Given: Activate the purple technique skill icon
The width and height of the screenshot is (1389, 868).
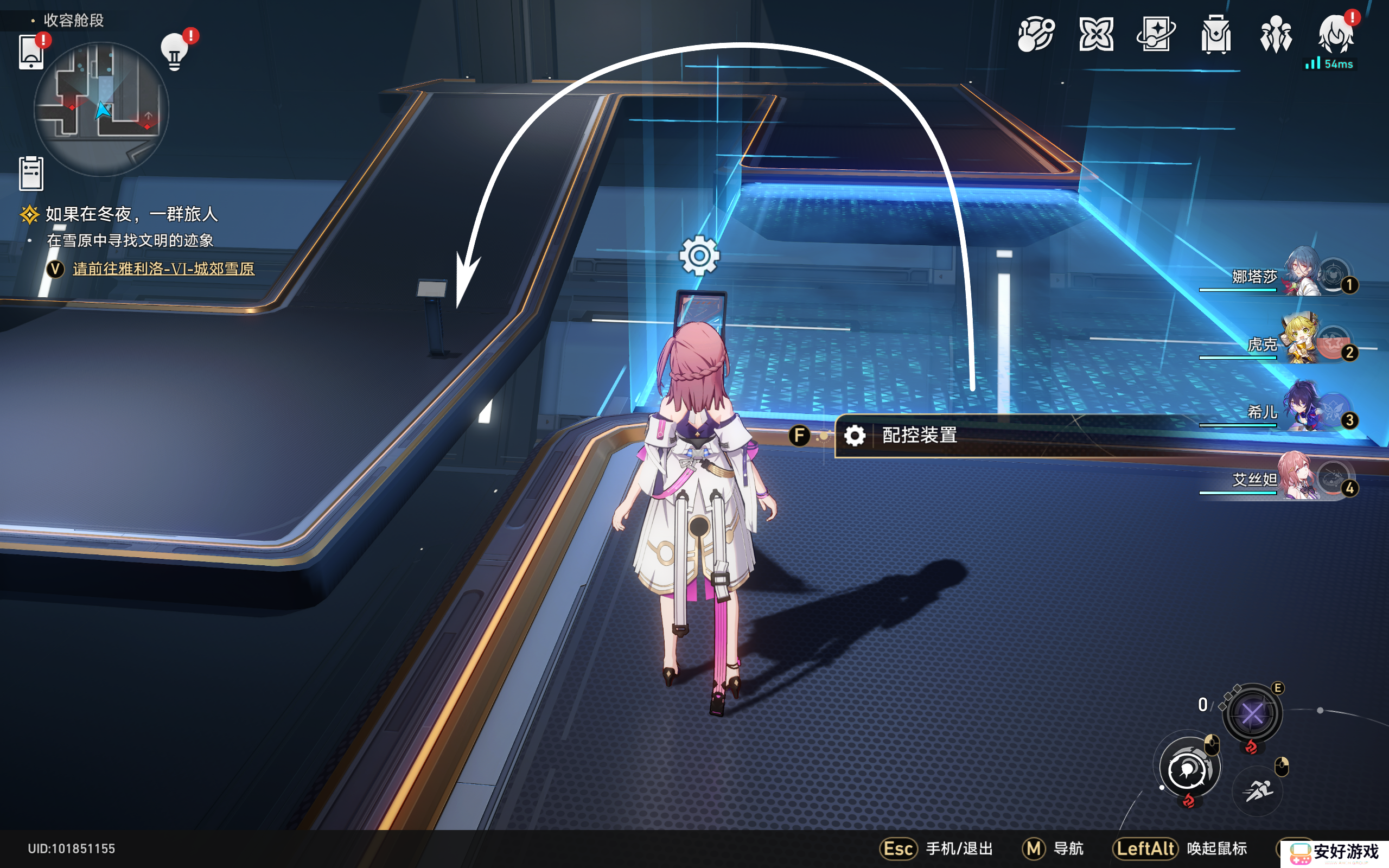Looking at the screenshot, I should (1252, 714).
